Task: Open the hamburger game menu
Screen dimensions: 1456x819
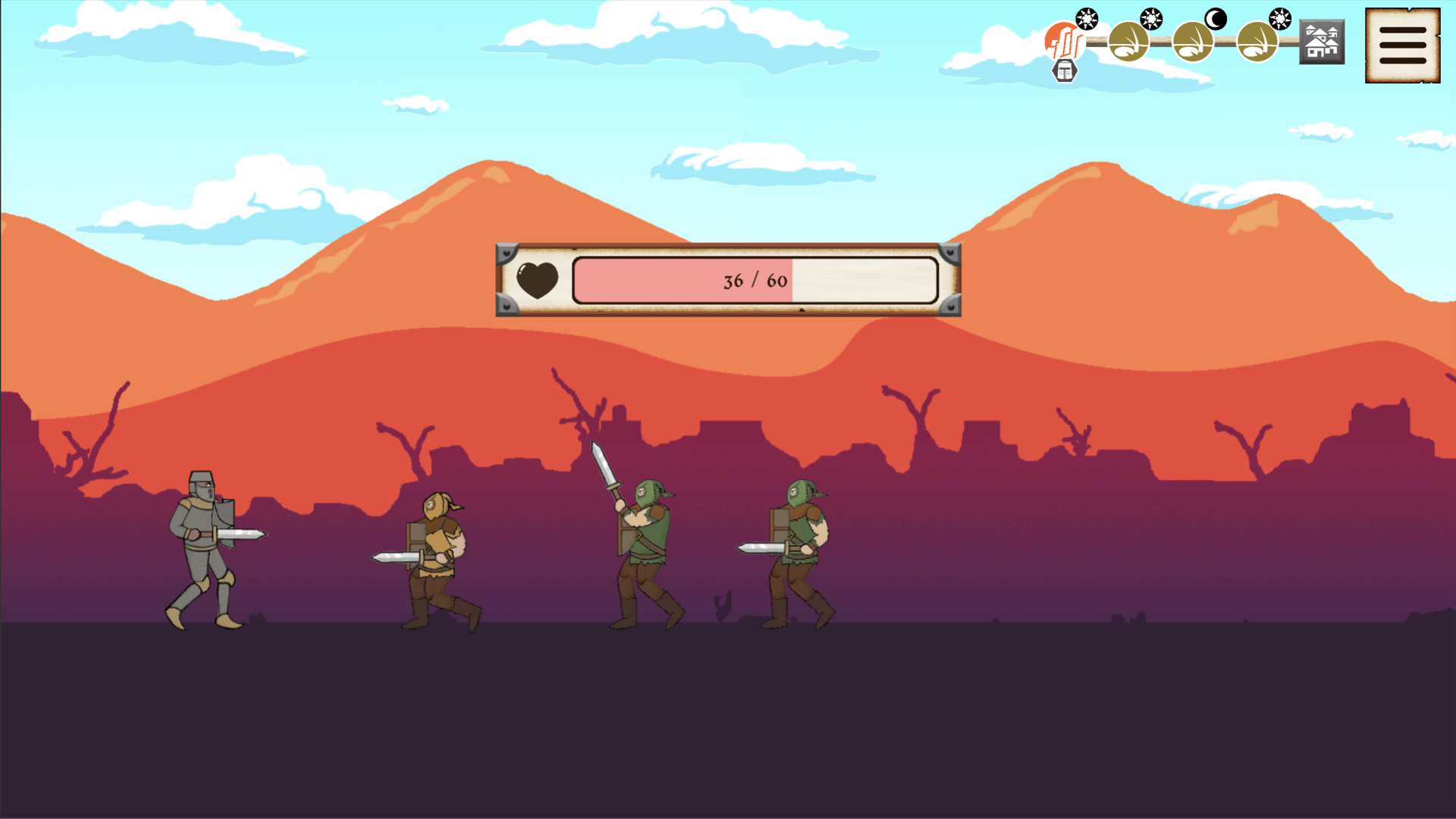Action: pyautogui.click(x=1401, y=45)
